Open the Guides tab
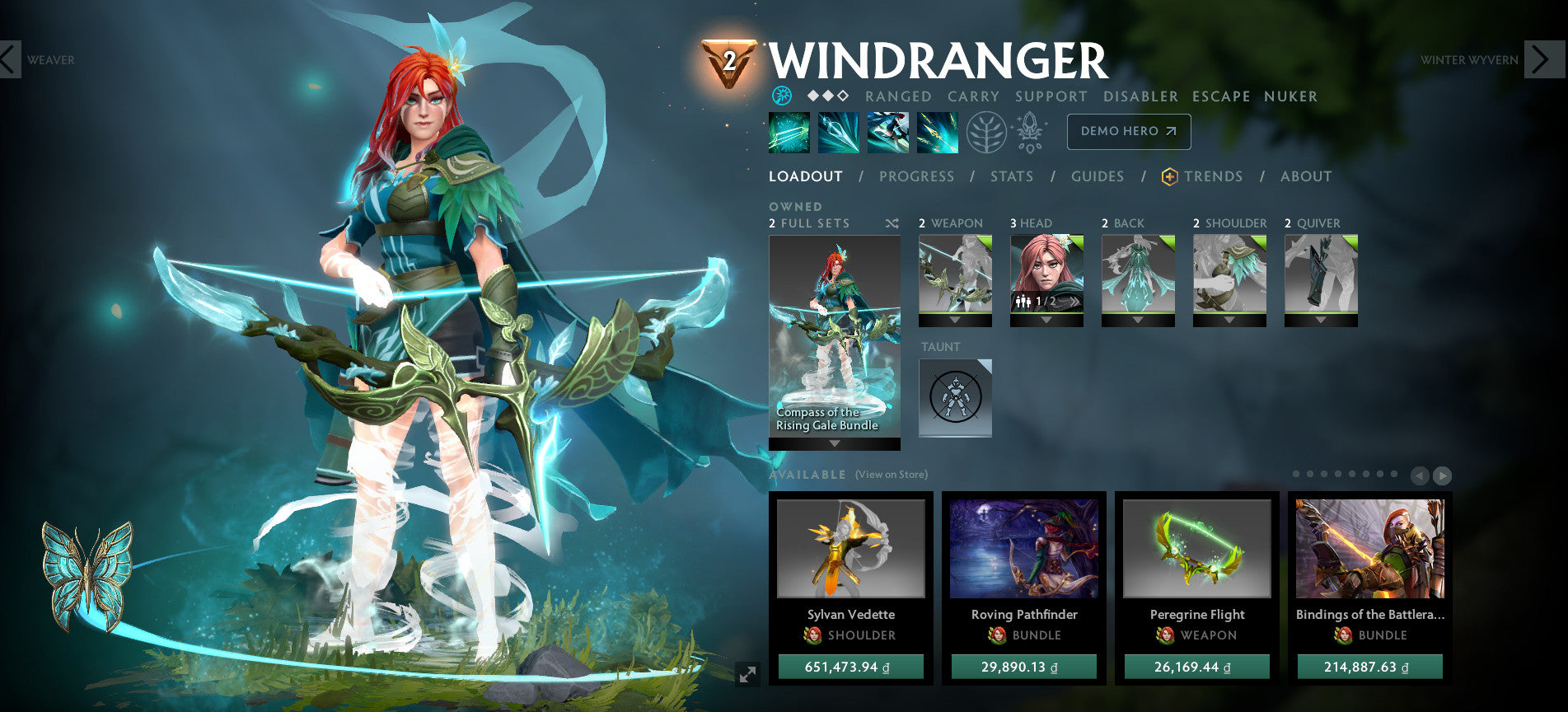The height and width of the screenshot is (712, 1568). pyautogui.click(x=1098, y=176)
